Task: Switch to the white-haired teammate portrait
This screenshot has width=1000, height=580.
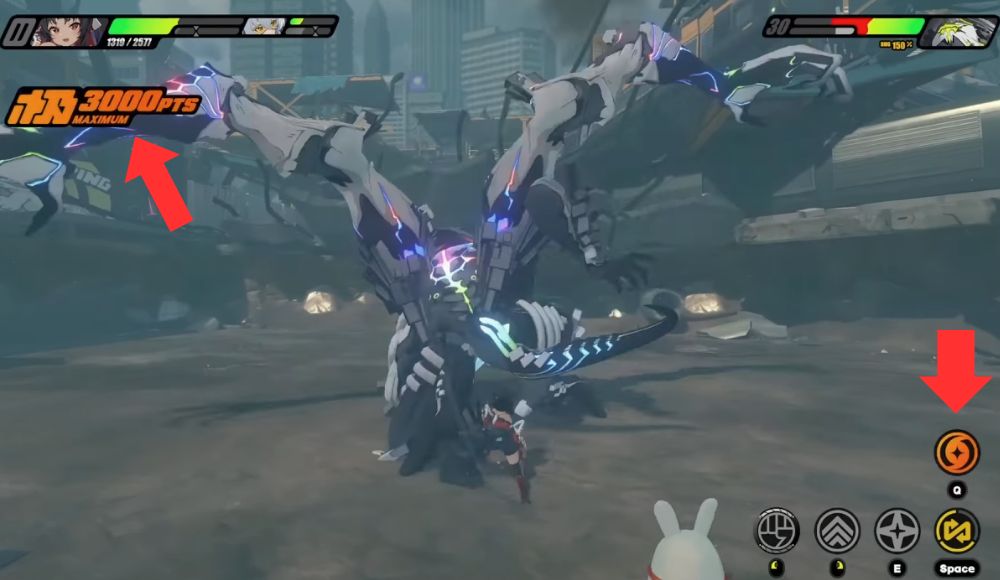Action: (x=263, y=27)
